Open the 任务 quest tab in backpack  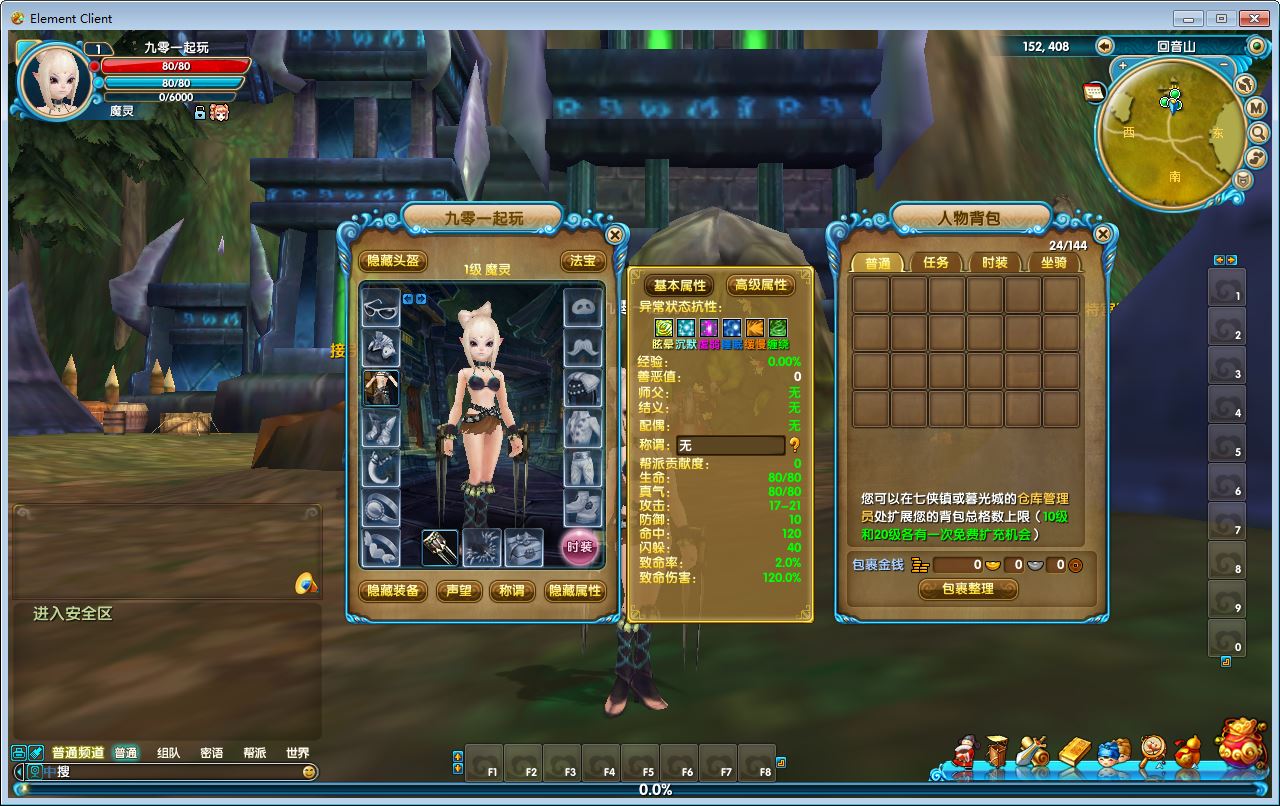tap(936, 262)
